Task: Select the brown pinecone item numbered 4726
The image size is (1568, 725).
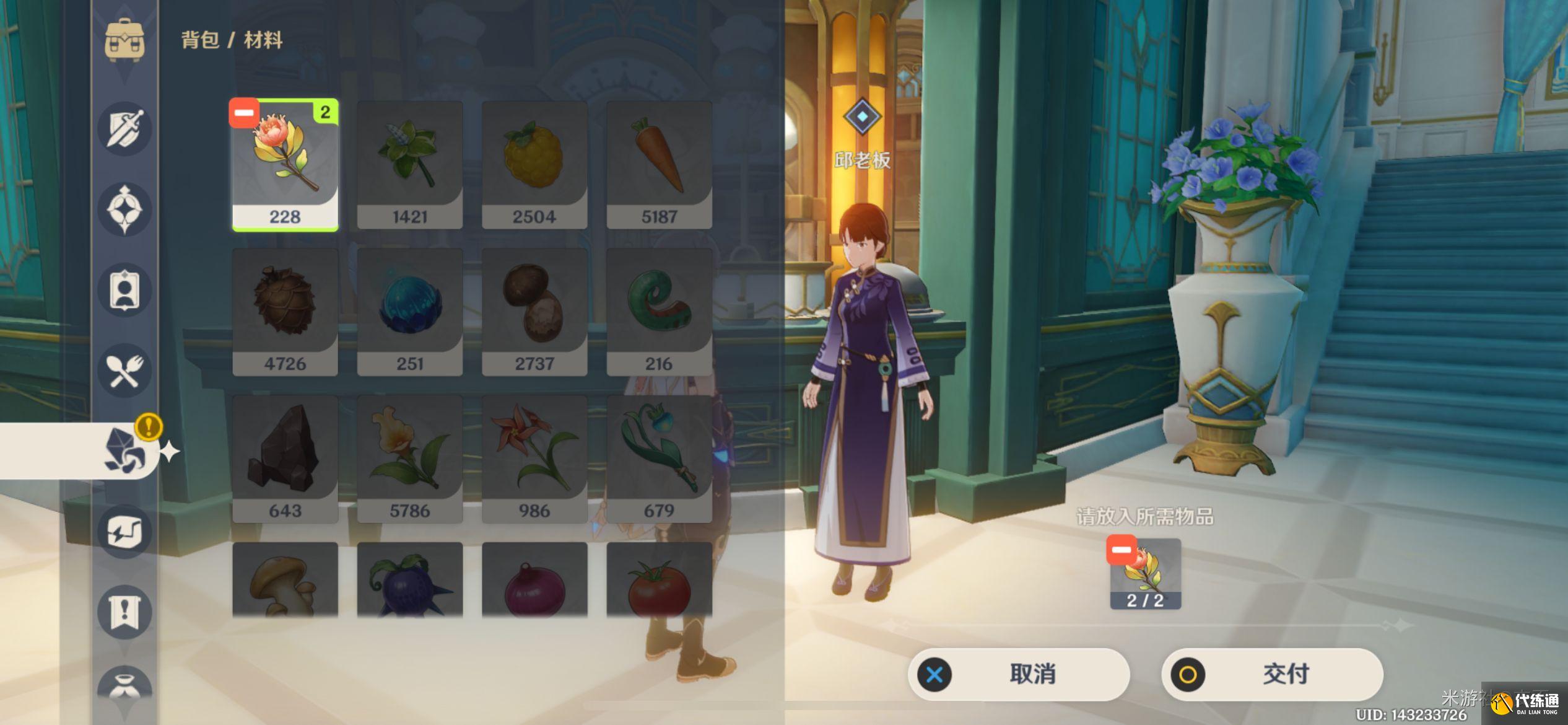Action: (285, 312)
